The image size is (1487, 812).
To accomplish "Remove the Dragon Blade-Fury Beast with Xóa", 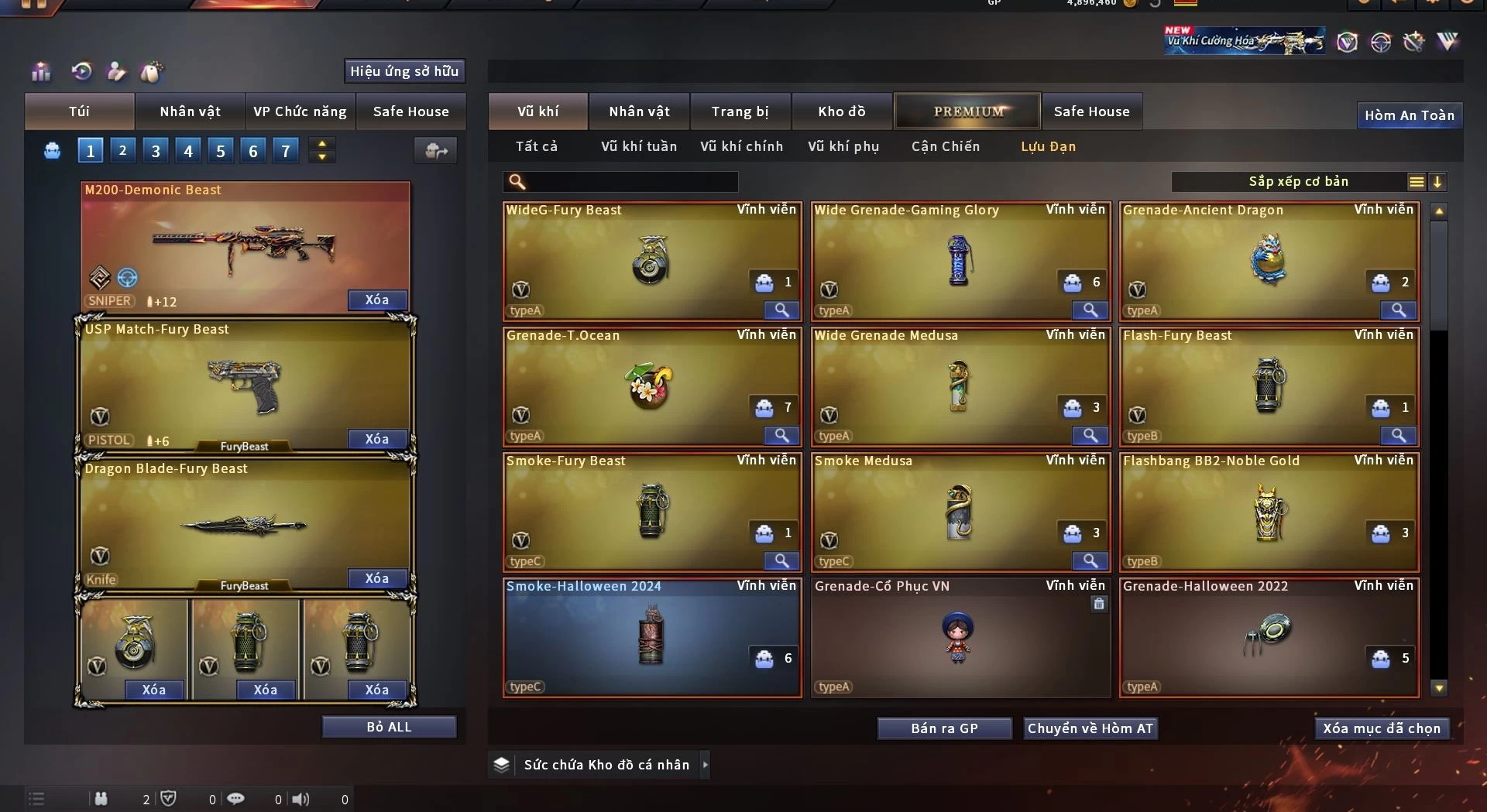I will pyautogui.click(x=376, y=579).
